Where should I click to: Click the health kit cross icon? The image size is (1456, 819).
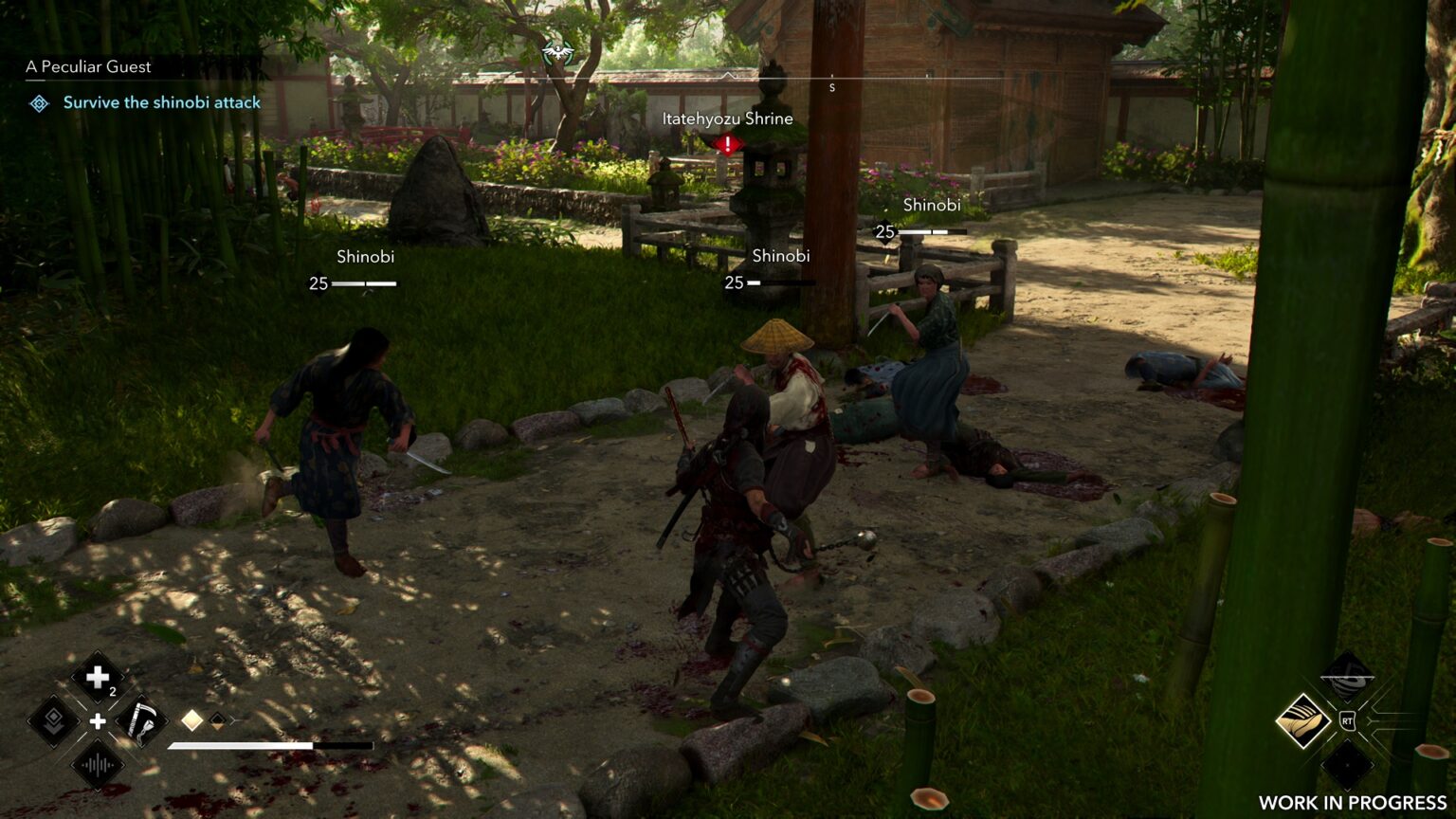tap(98, 676)
